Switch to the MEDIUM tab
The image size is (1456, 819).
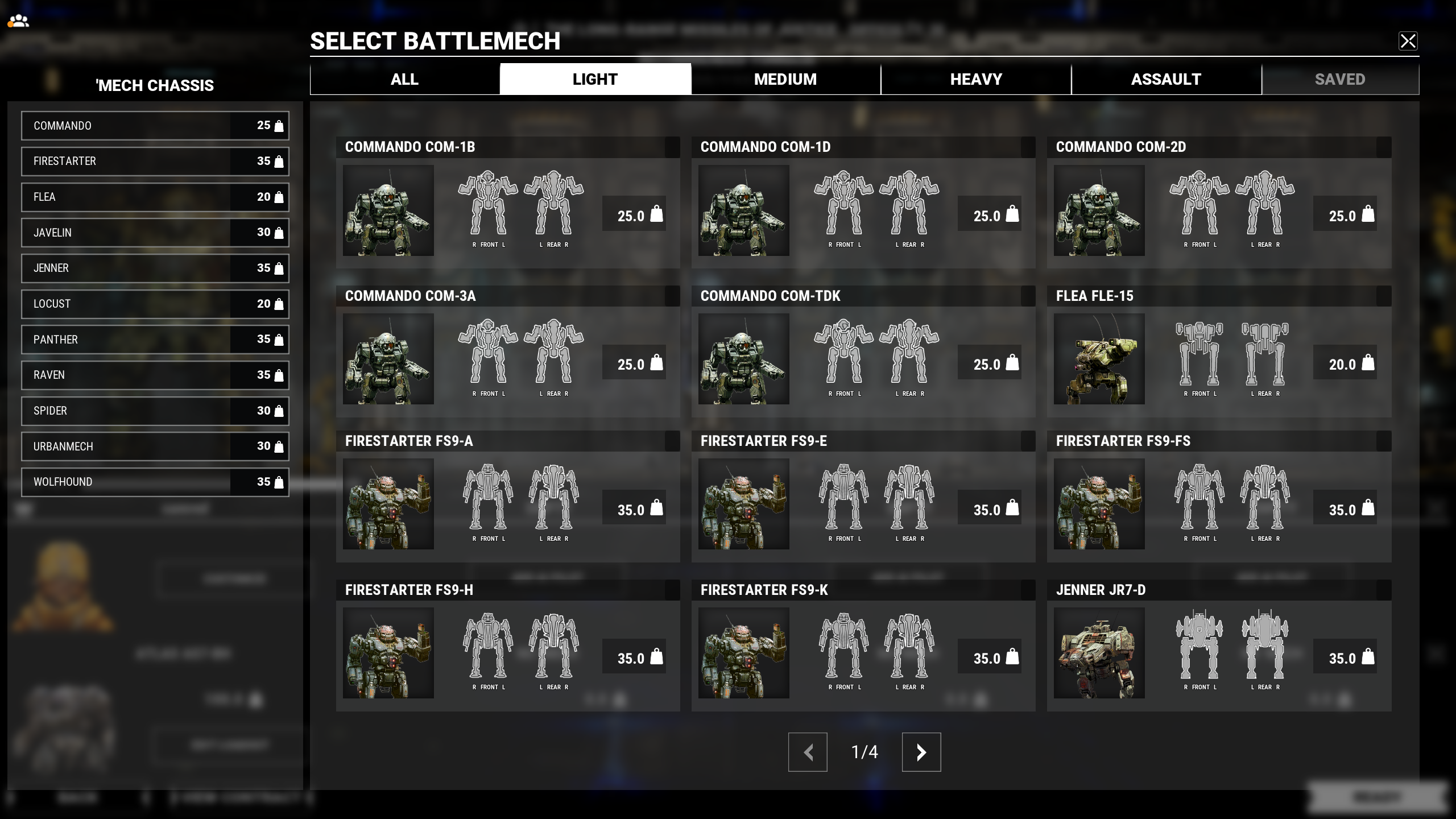tap(784, 78)
